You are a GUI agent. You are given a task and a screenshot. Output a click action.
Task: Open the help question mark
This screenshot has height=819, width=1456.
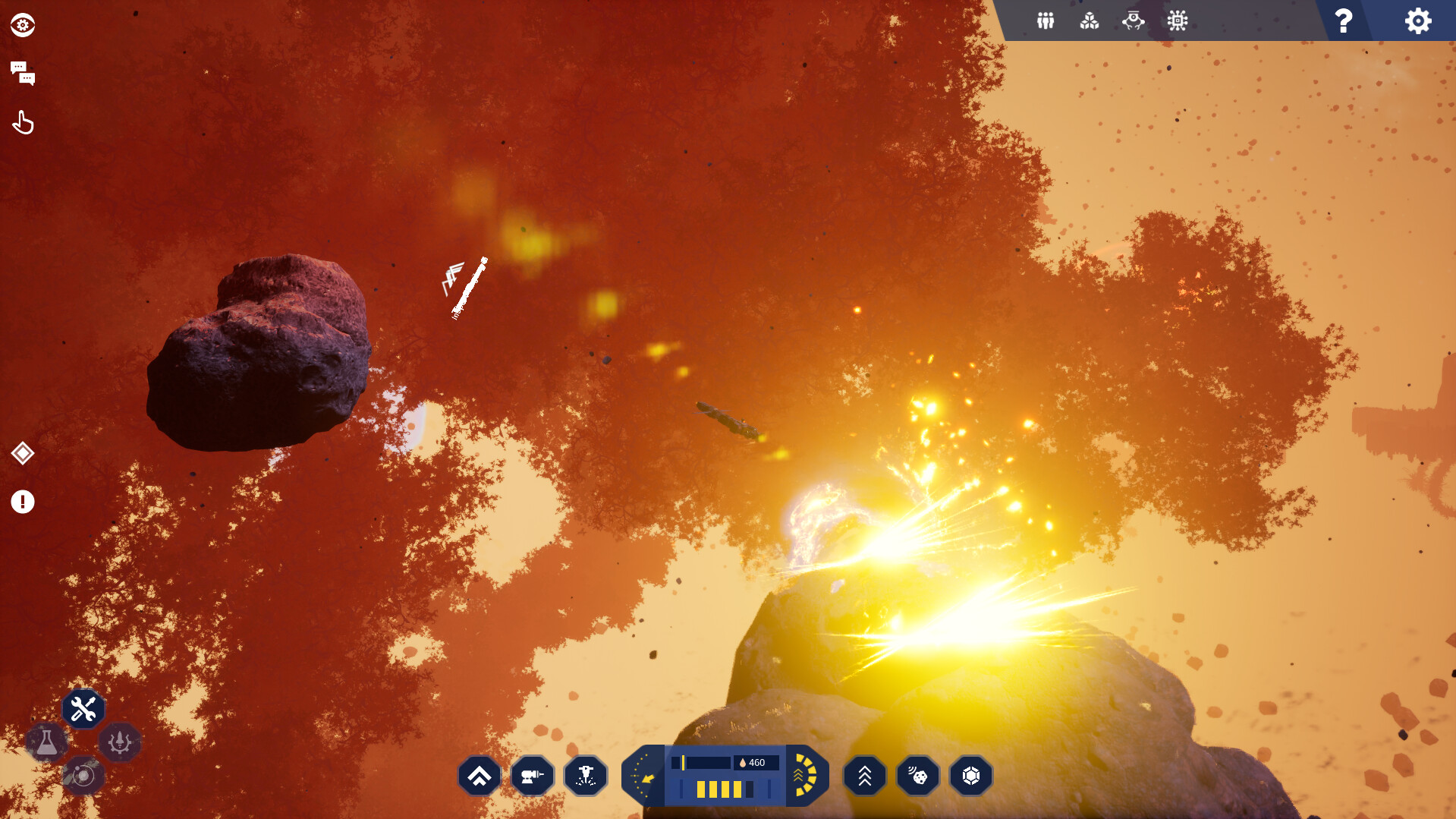click(x=1343, y=21)
